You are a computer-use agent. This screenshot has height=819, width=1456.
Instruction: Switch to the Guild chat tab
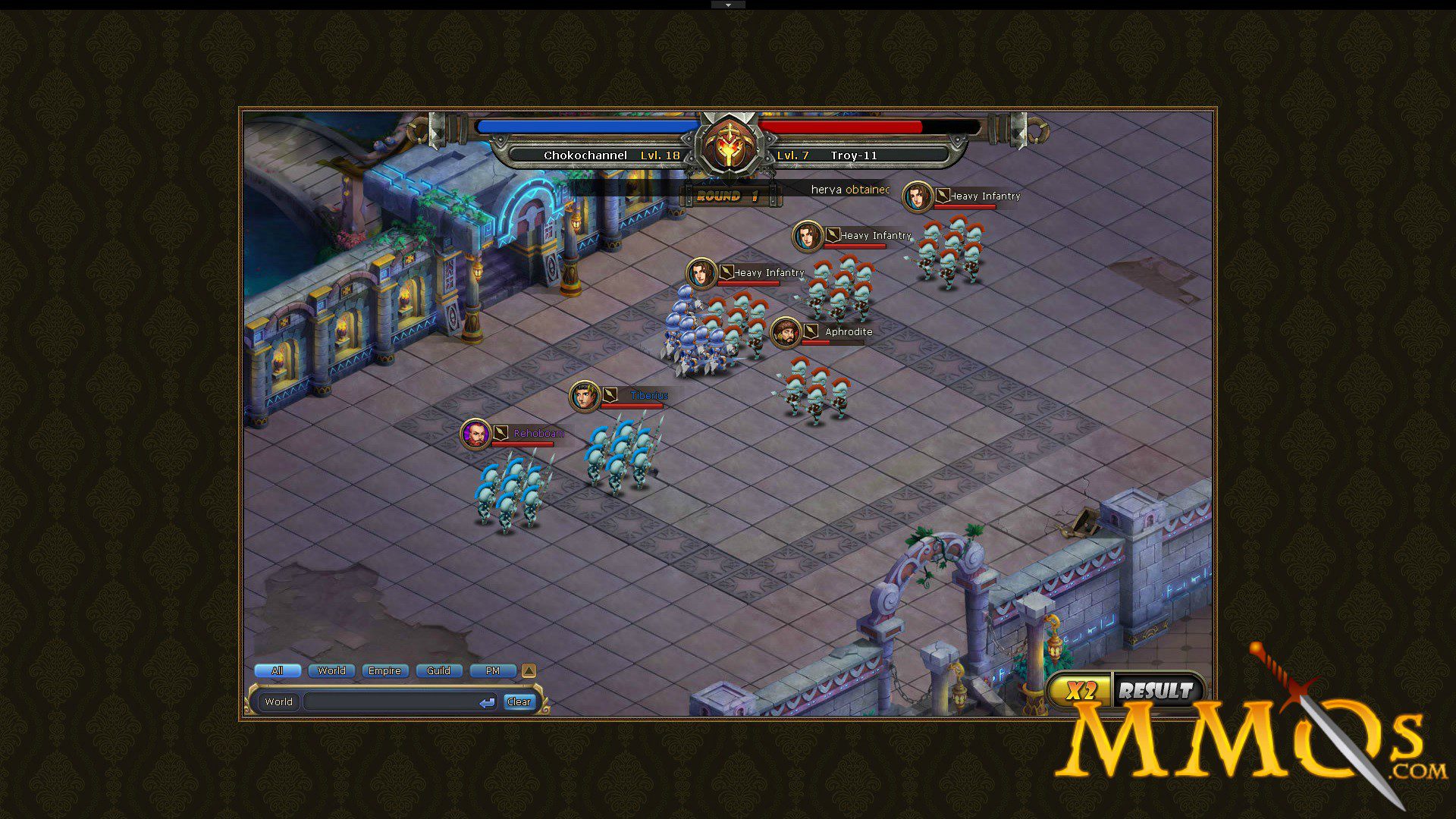pyautogui.click(x=438, y=670)
